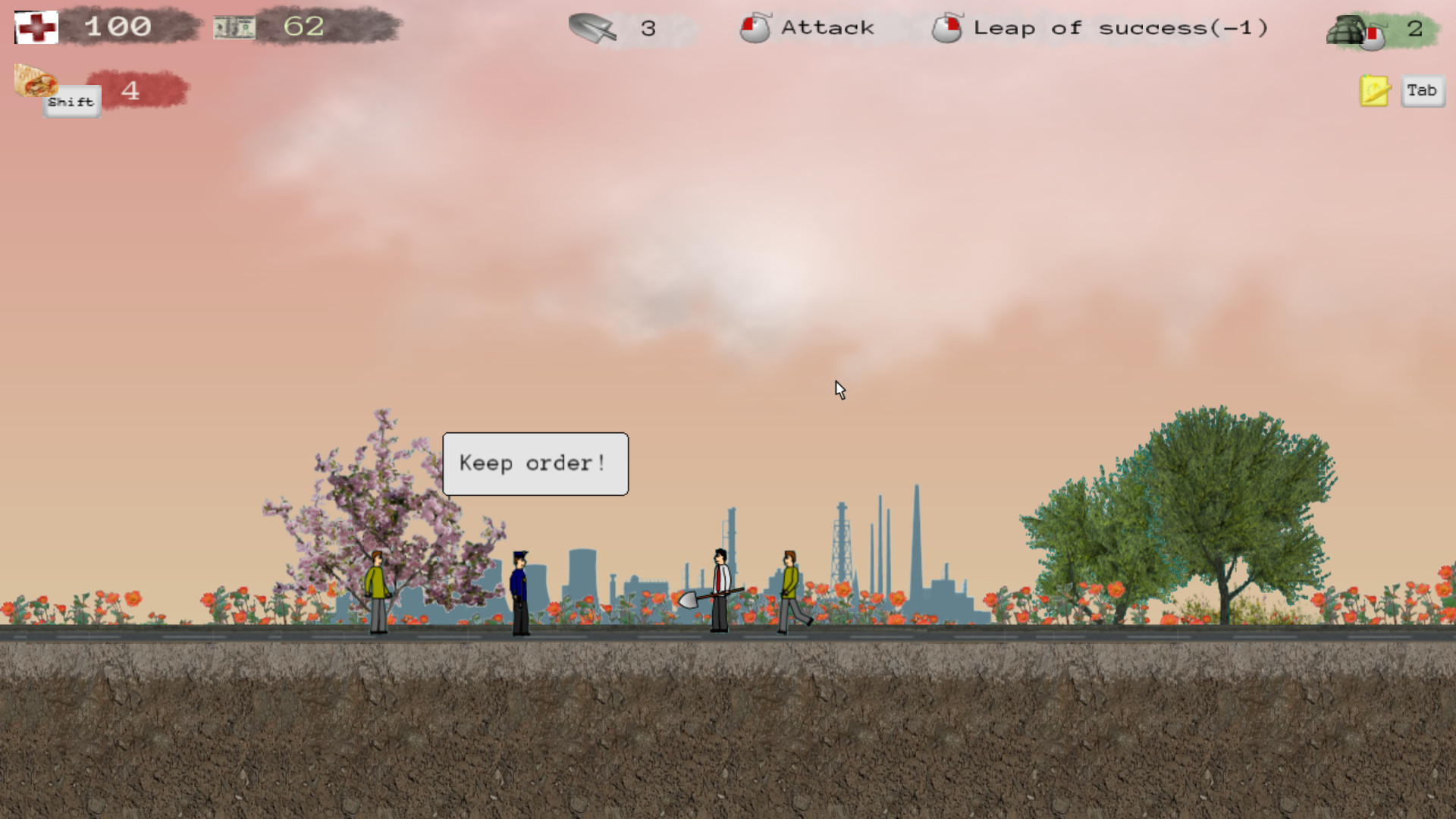Viewport: 1456px width, 819px height.
Task: Select the policeman character
Action: point(519,588)
